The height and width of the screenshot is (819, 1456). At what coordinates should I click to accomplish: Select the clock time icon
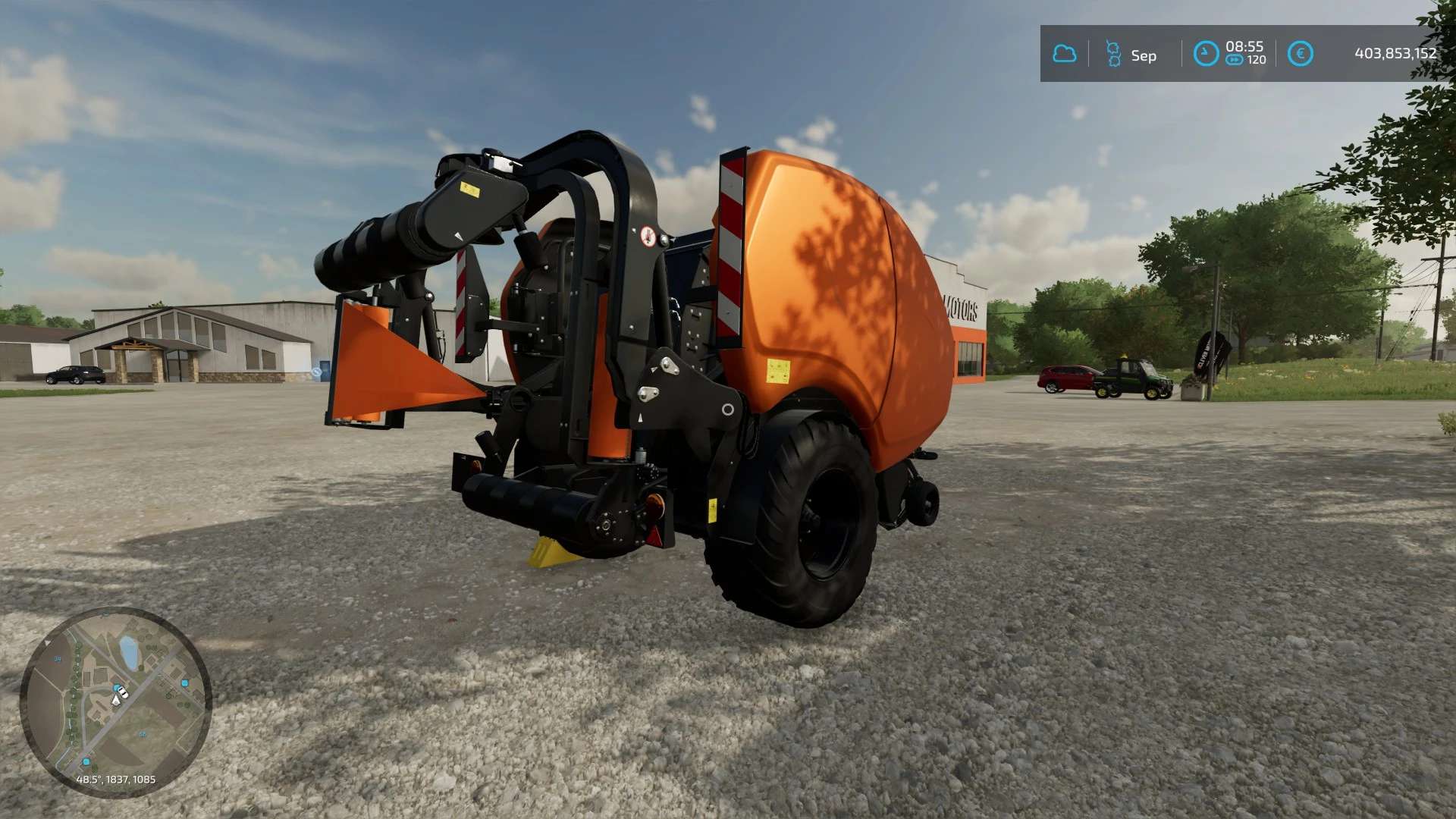(x=1206, y=54)
